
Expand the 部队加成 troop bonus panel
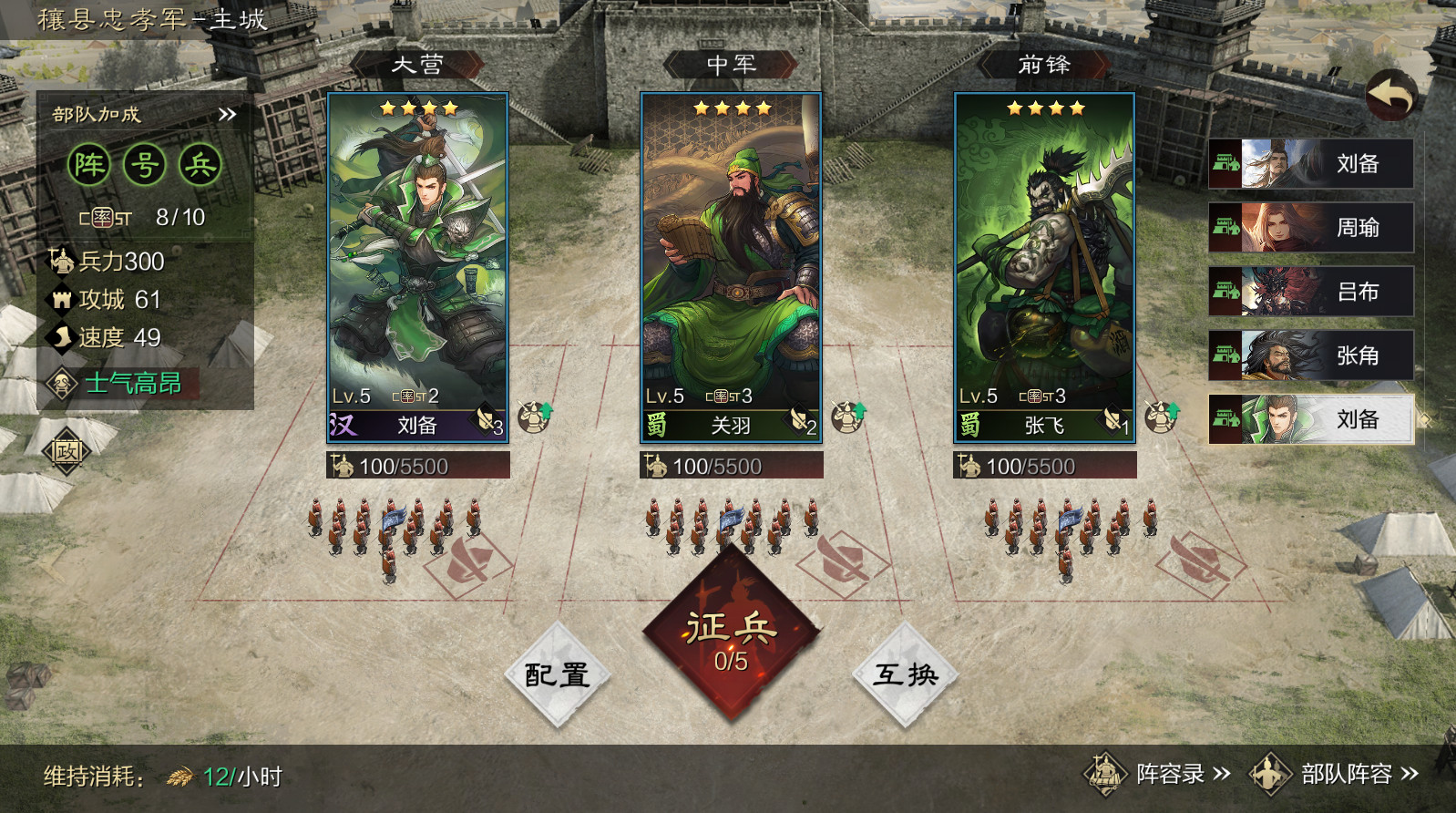pos(227,115)
